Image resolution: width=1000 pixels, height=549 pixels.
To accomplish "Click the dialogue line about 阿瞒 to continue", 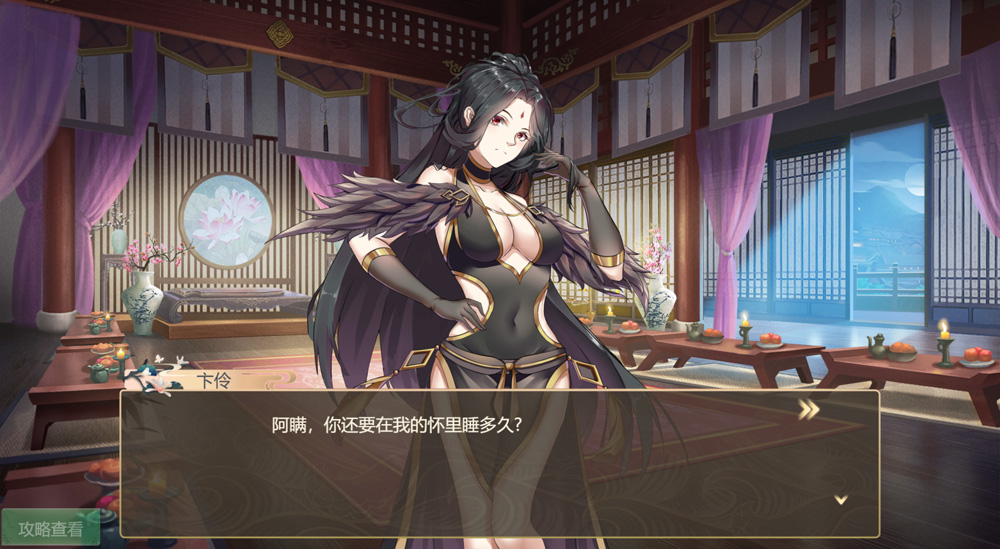I will pos(398,424).
